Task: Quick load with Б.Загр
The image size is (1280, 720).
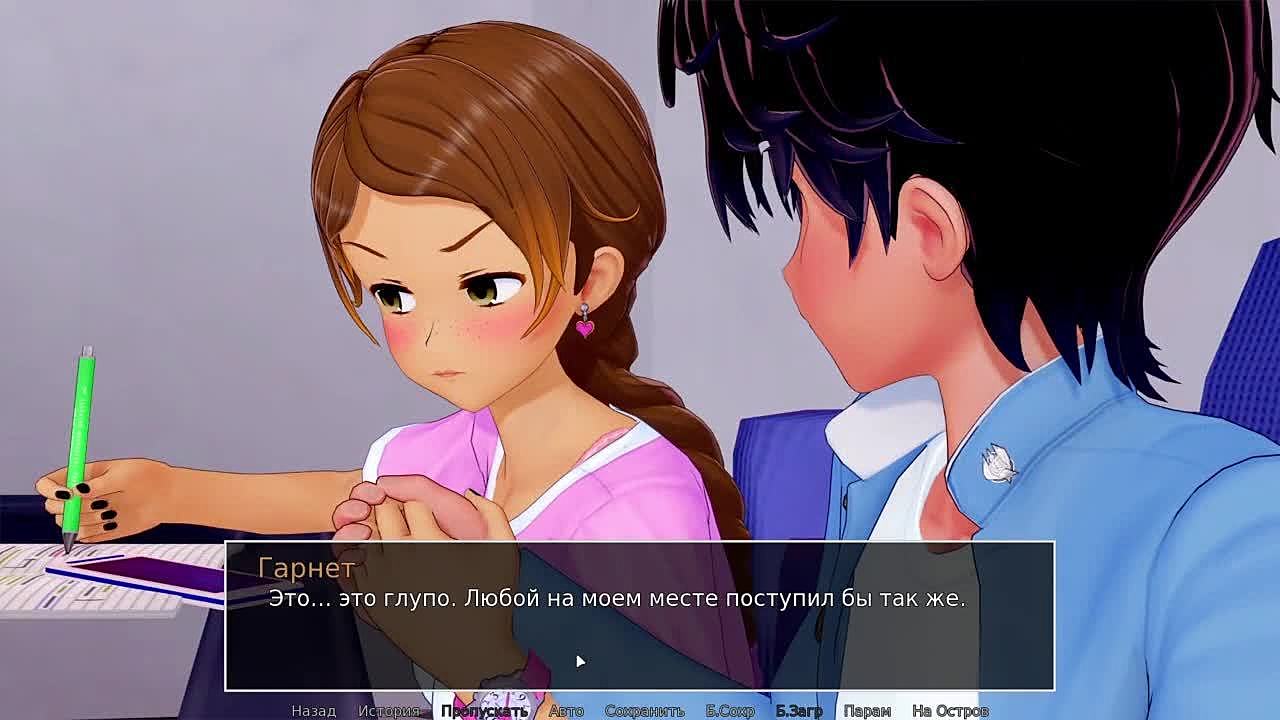Action: point(799,711)
